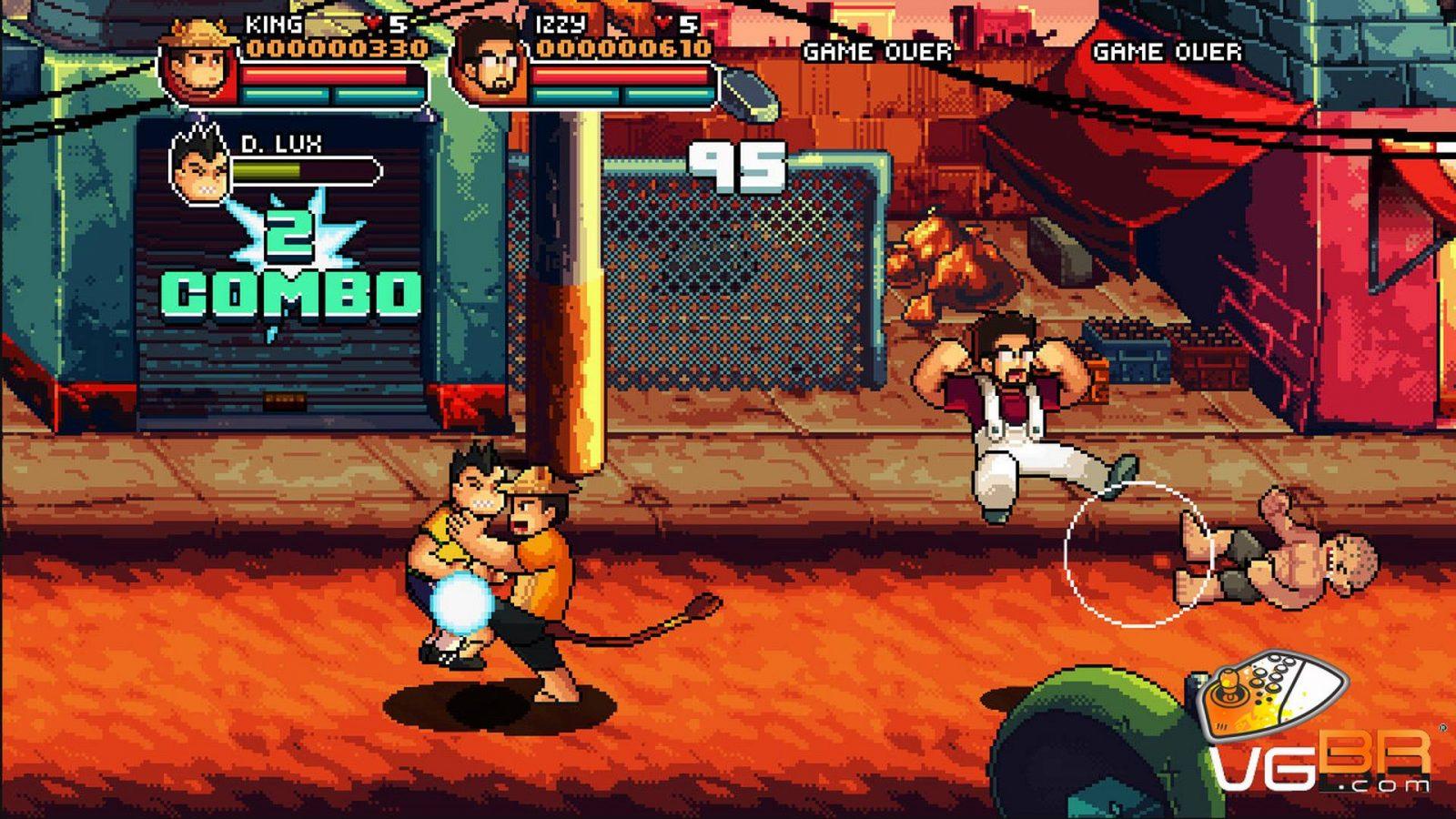Image resolution: width=1456 pixels, height=819 pixels.
Task: Click the D. Lux enemy portrait
Action: pos(200,166)
